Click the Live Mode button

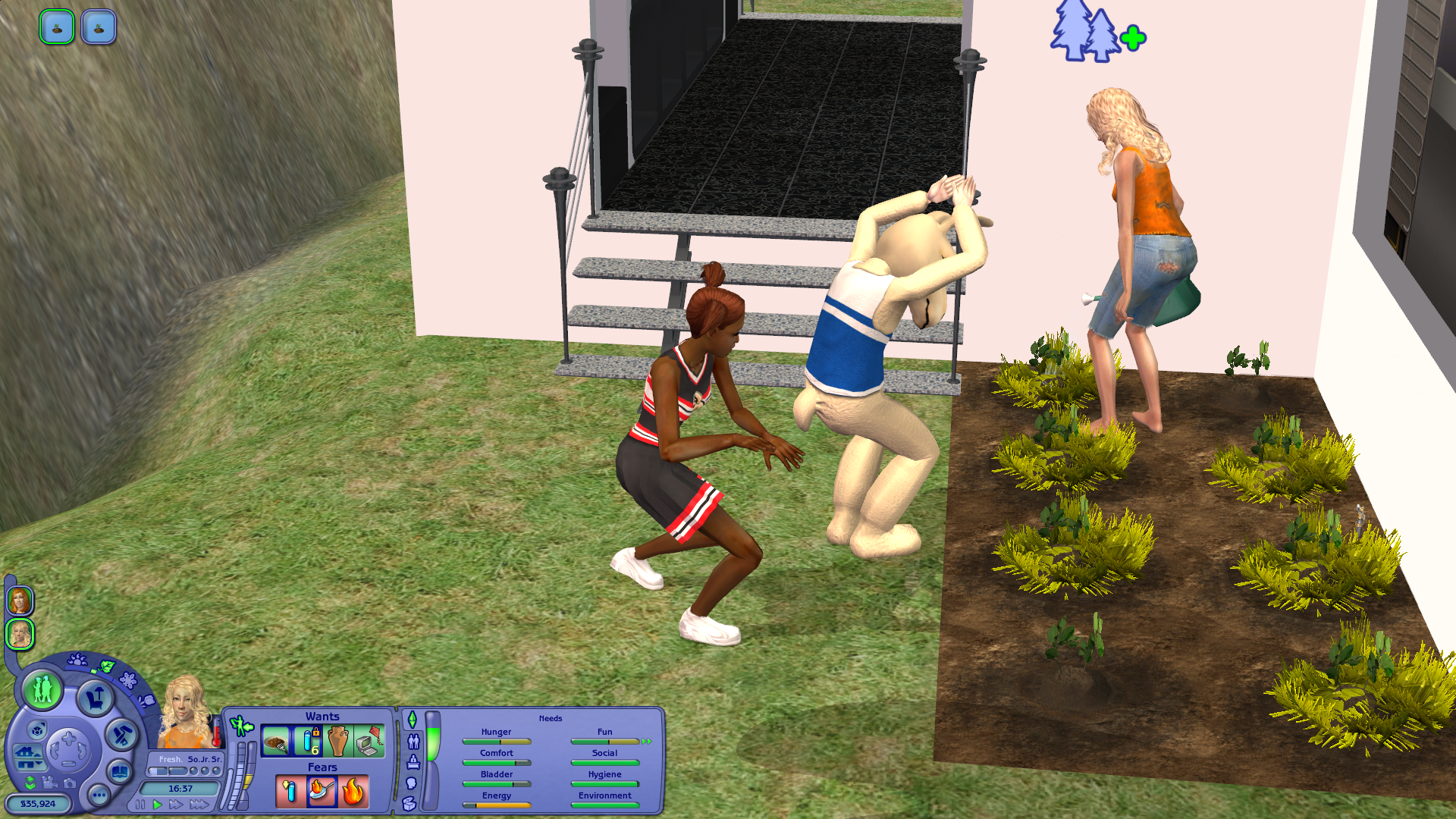[42, 689]
